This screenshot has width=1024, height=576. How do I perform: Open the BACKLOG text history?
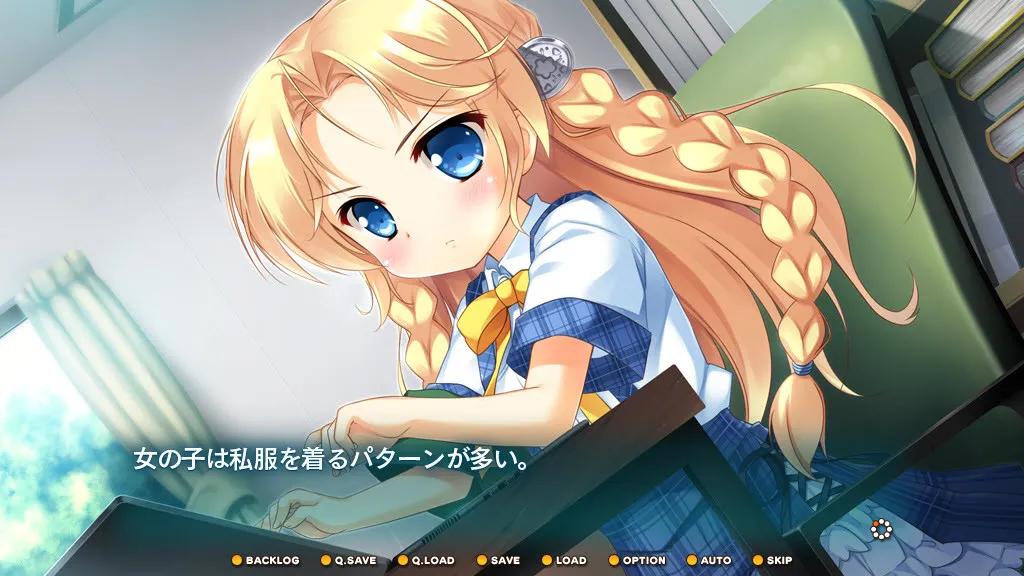pos(266,561)
